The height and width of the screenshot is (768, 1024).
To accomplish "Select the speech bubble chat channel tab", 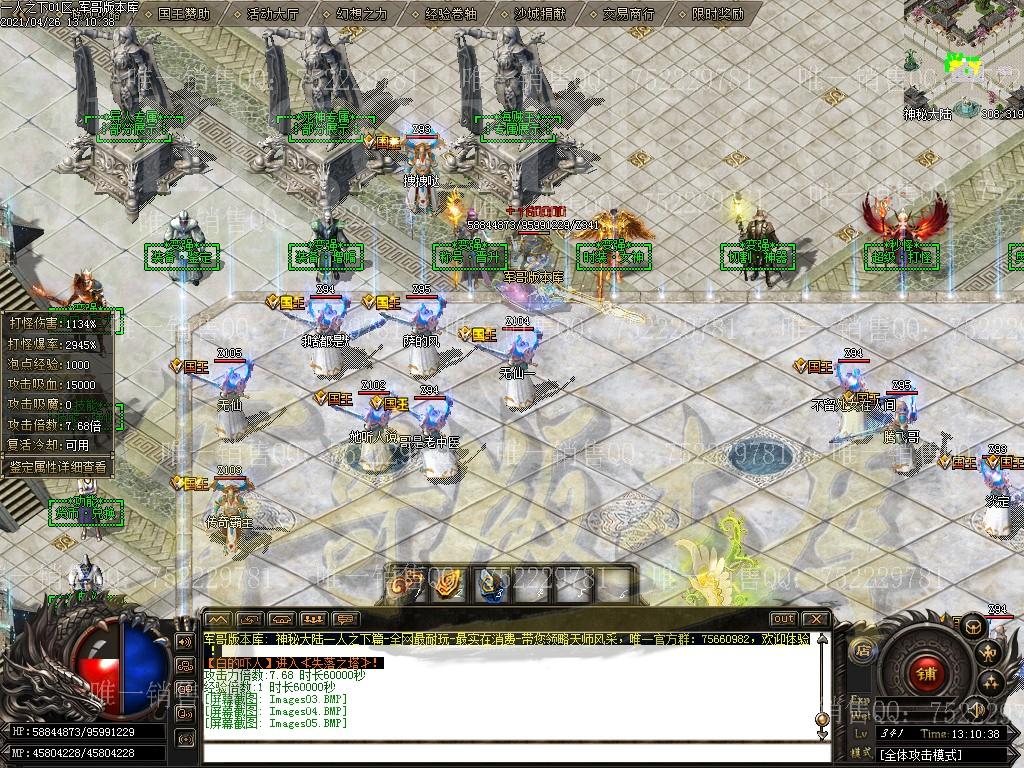I will (344, 619).
